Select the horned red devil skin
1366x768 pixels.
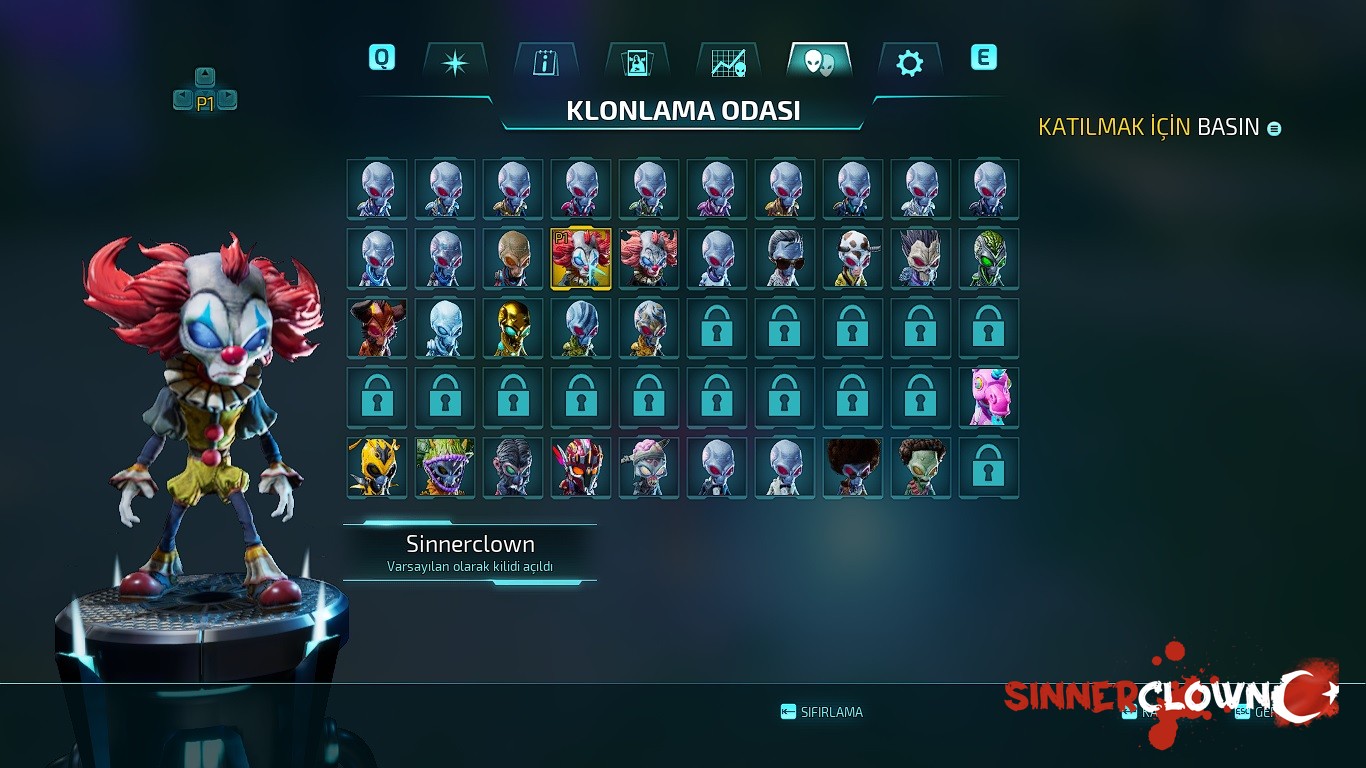click(x=377, y=328)
